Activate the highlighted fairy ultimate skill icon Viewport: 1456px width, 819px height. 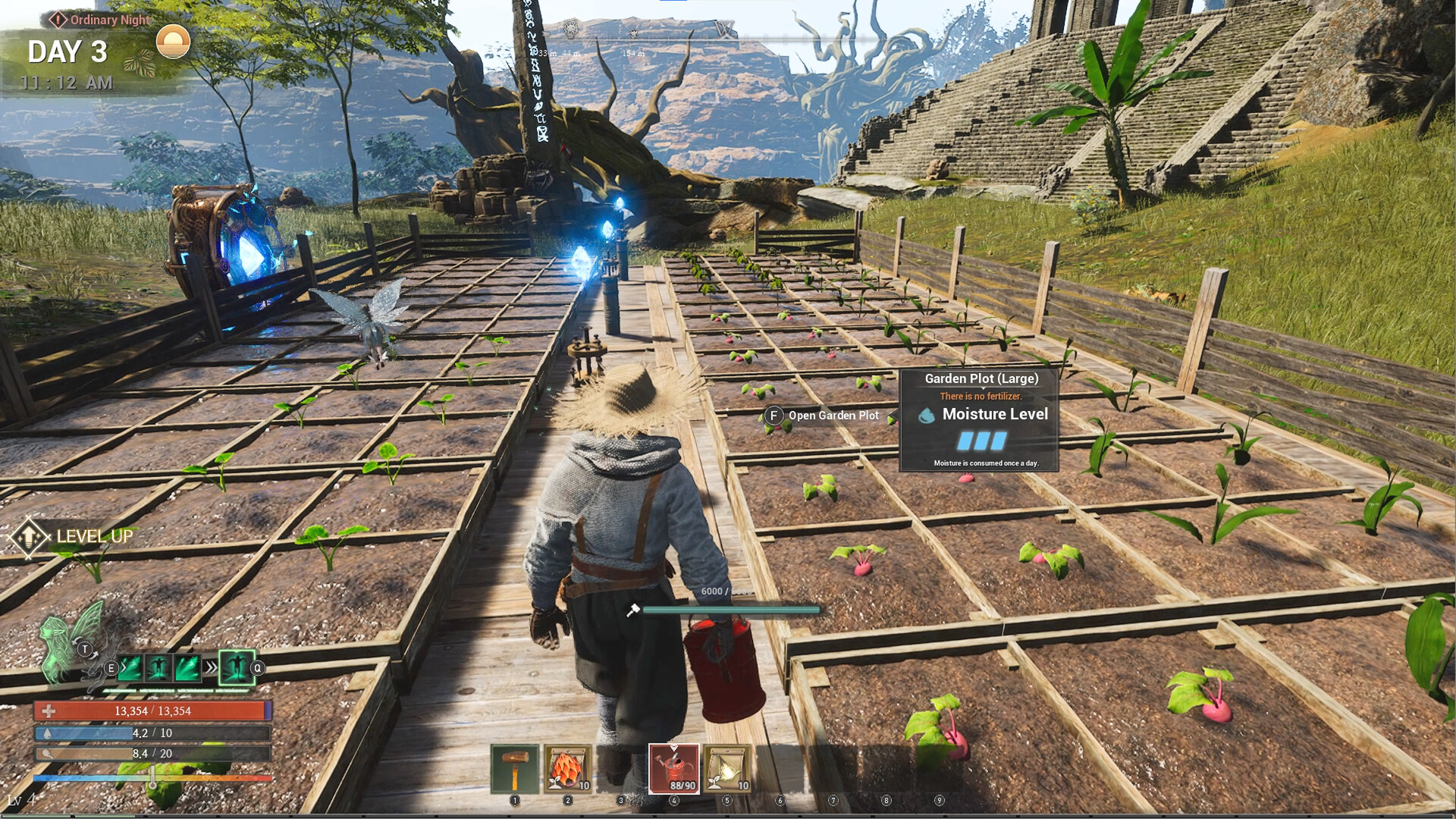(x=237, y=668)
